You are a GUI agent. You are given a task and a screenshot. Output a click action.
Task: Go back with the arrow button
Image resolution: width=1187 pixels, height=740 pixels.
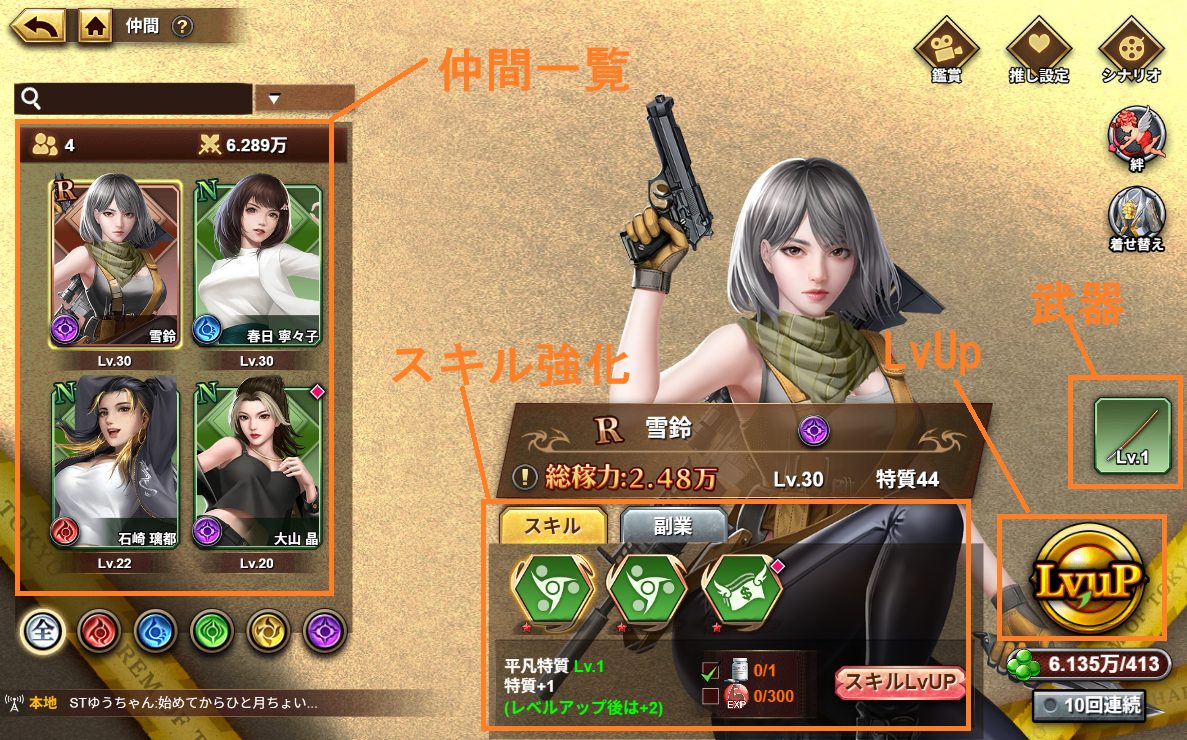[39, 26]
